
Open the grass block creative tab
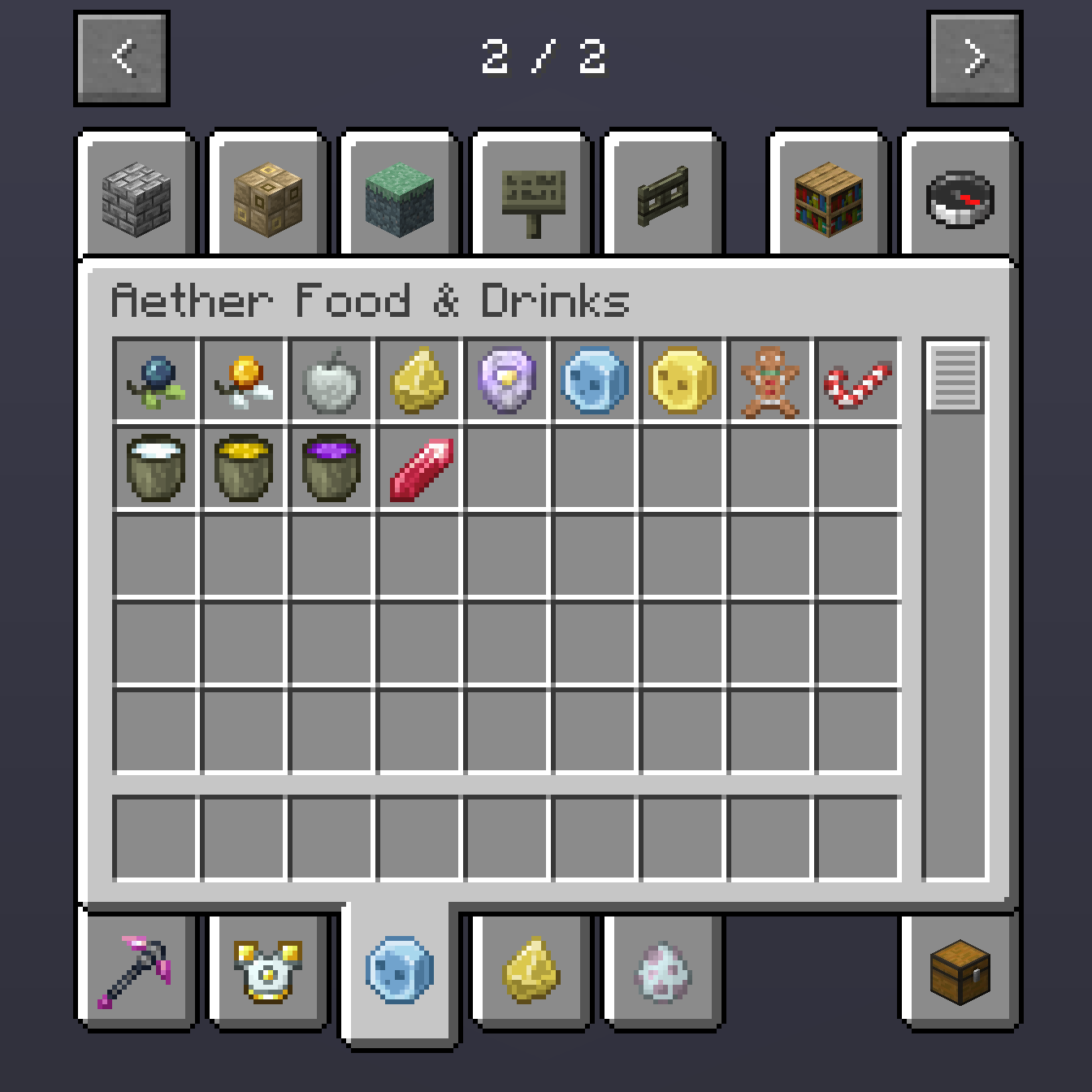(400, 197)
